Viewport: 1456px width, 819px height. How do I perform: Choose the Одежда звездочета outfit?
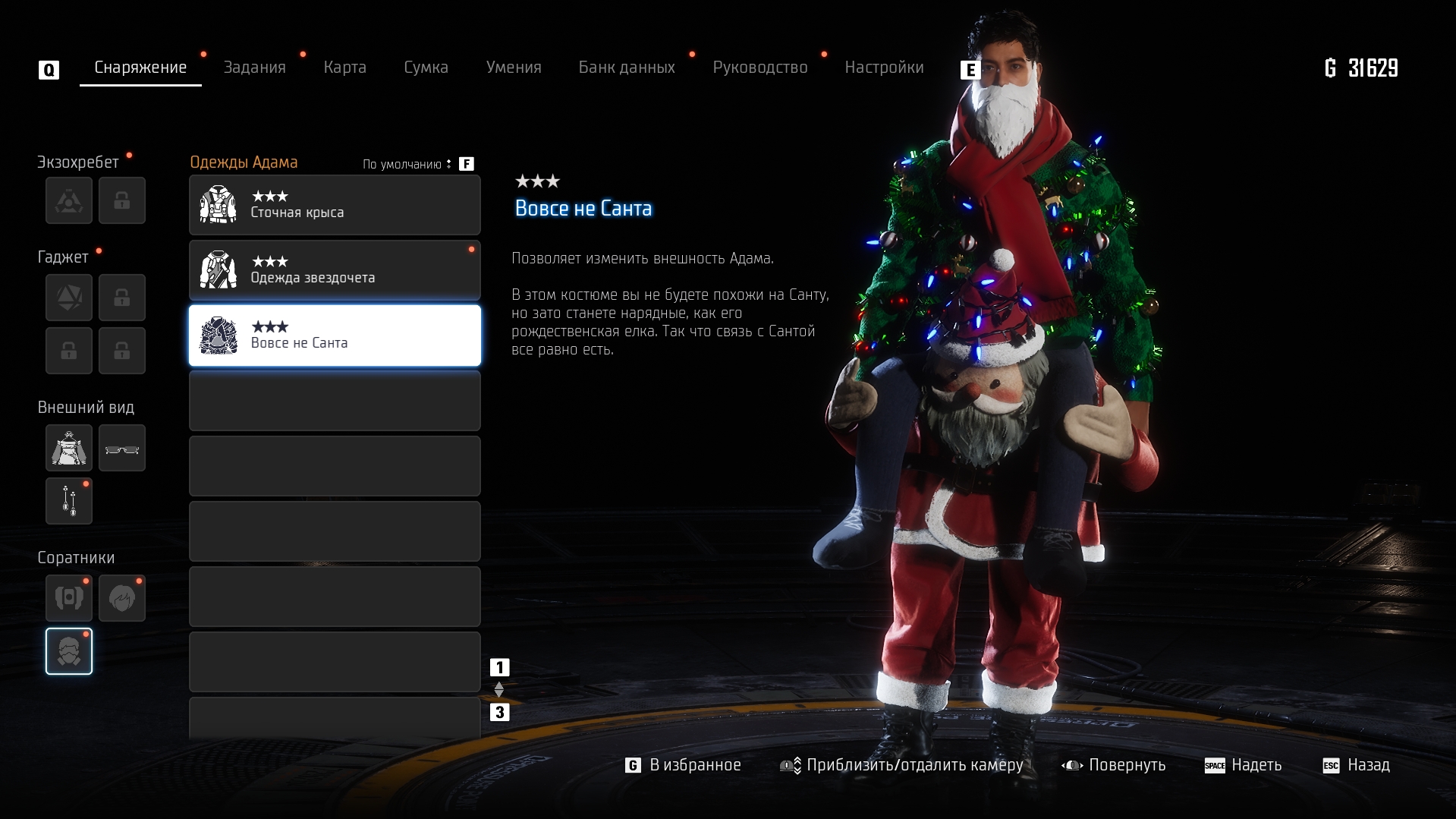click(335, 270)
